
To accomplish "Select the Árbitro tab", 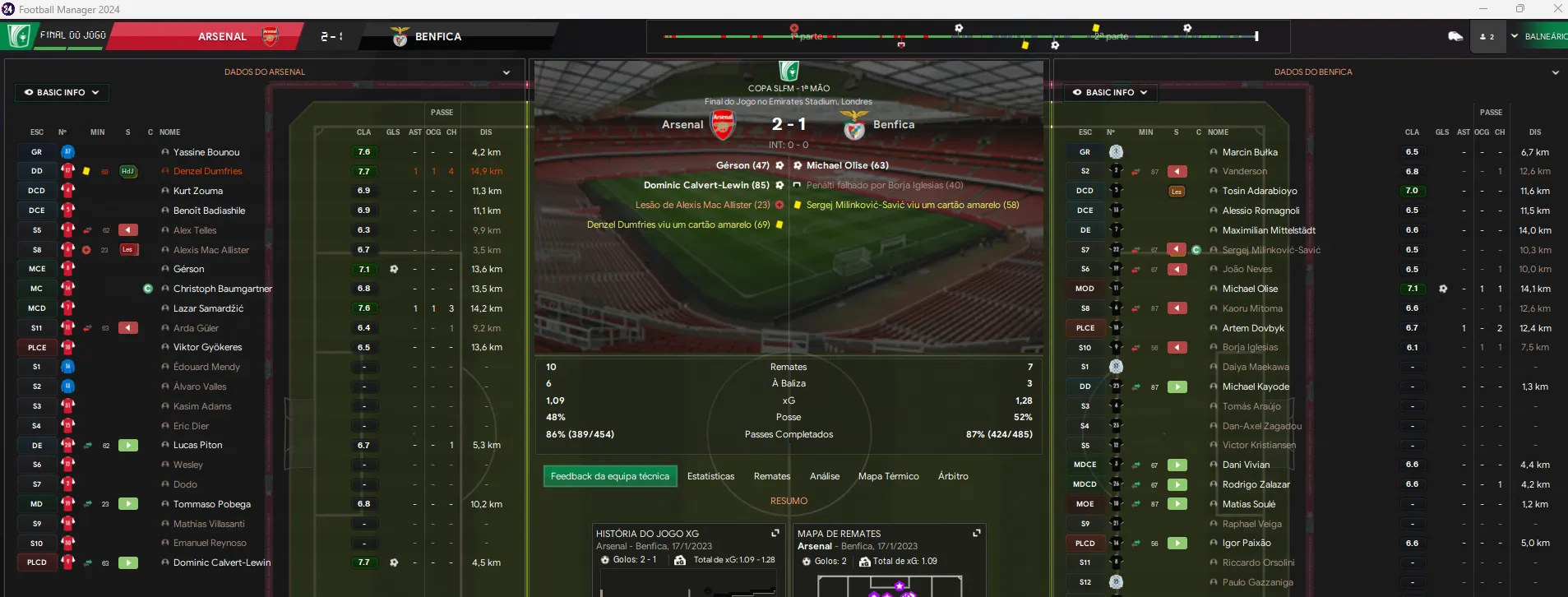I will (x=952, y=476).
